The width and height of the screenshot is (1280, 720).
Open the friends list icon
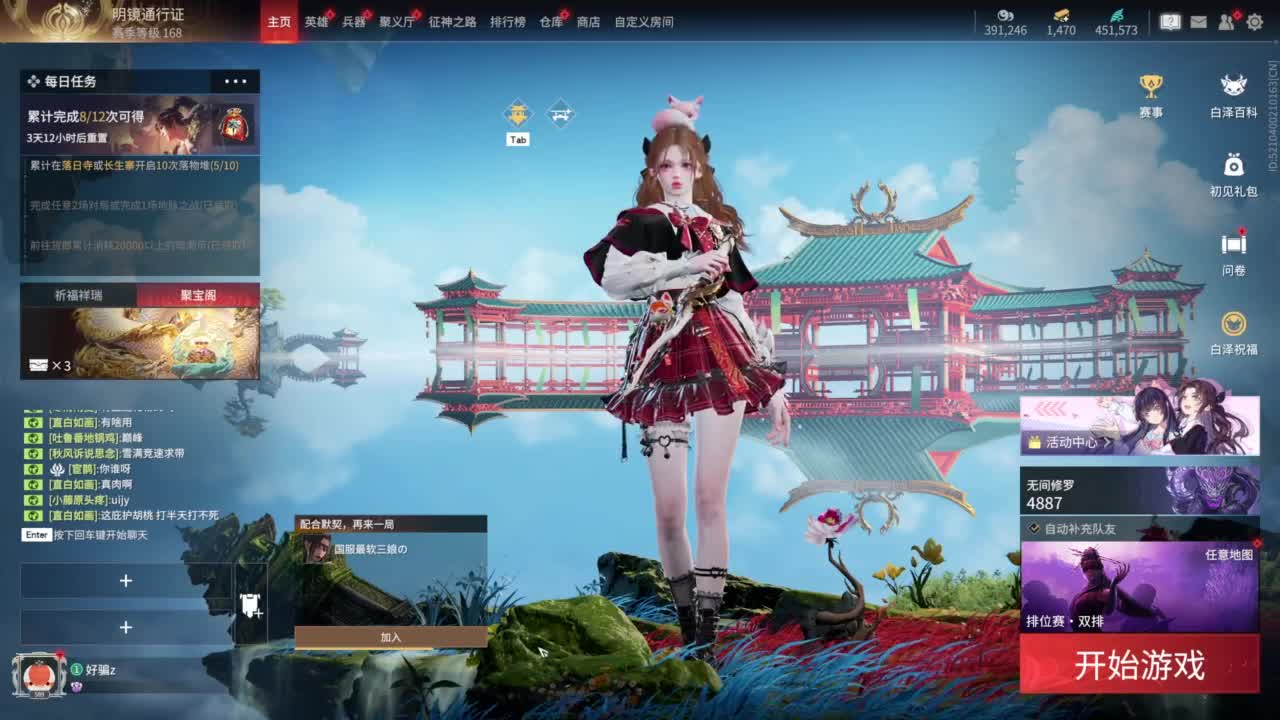click(x=1225, y=21)
